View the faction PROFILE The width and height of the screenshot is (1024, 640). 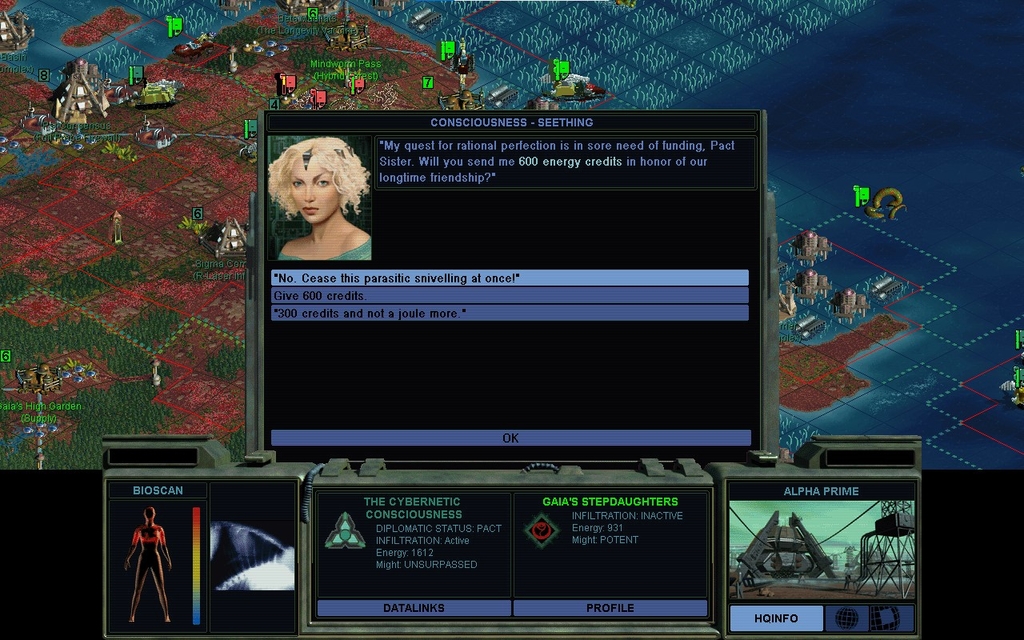610,608
